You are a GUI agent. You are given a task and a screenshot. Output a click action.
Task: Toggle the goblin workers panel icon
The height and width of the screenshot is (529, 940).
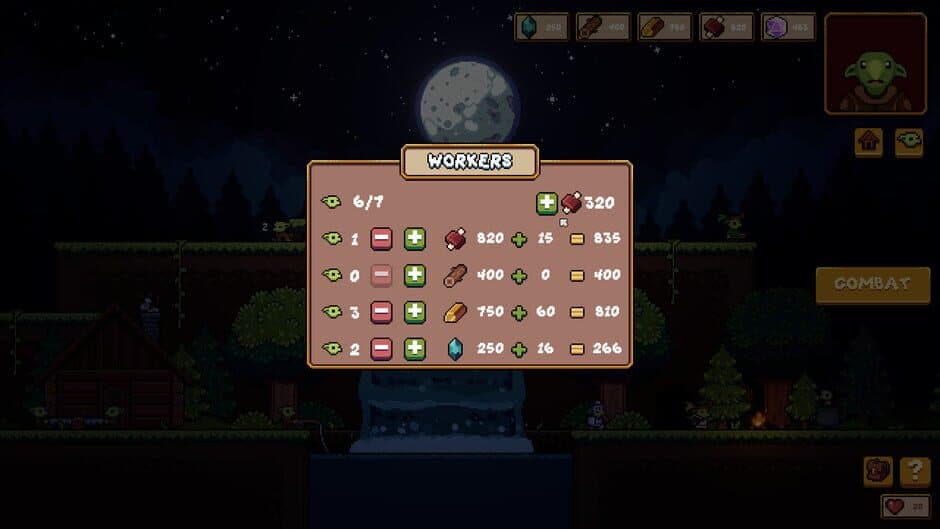click(x=908, y=143)
